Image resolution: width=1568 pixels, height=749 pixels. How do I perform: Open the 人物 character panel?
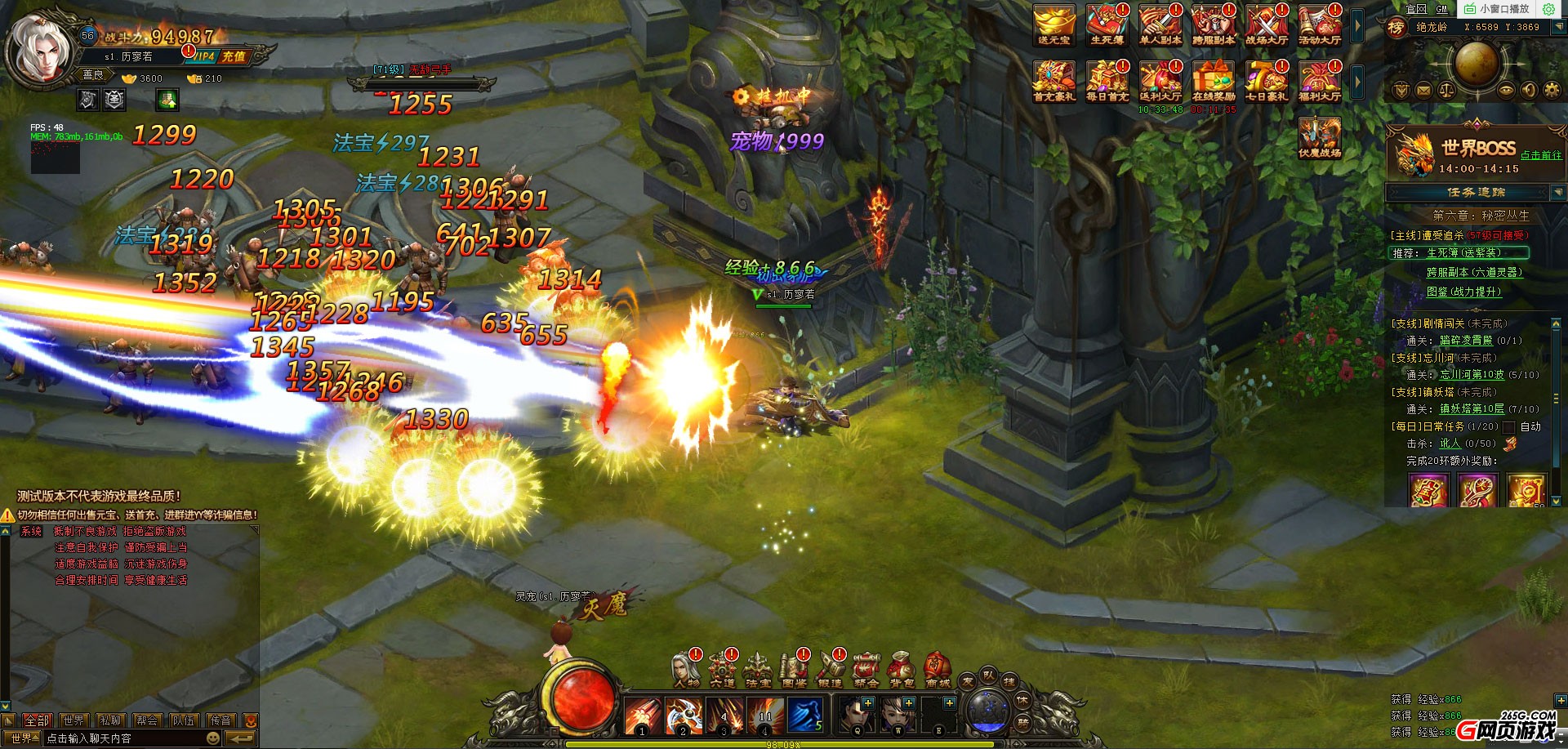pos(686,670)
